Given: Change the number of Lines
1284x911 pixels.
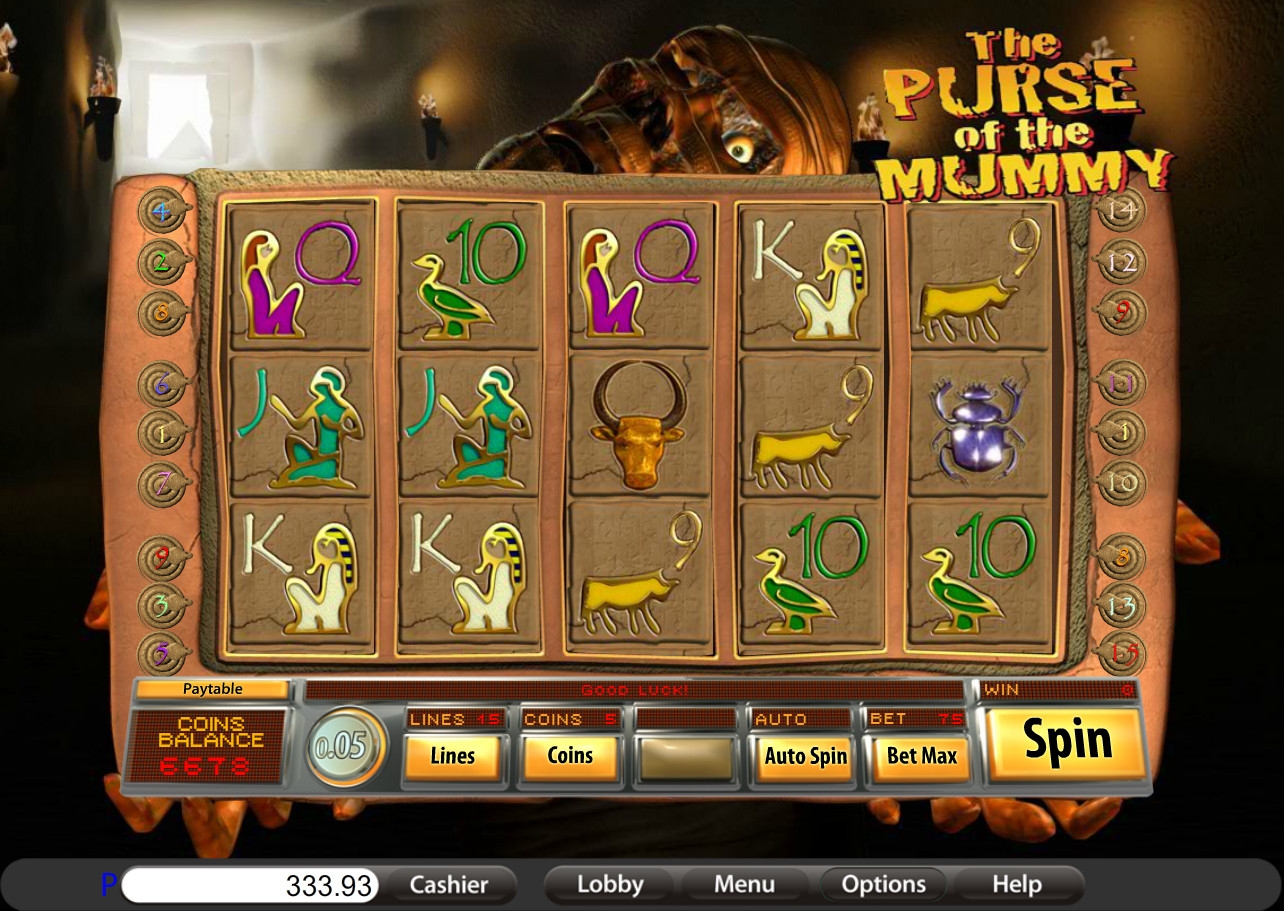Looking at the screenshot, I should (x=452, y=756).
